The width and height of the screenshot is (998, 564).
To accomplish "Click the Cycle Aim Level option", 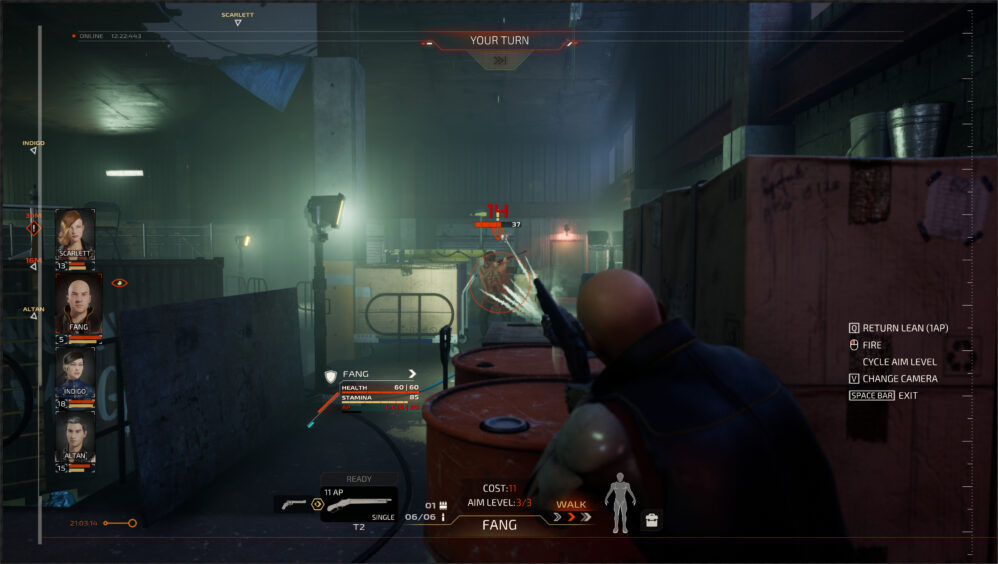I will coord(900,361).
